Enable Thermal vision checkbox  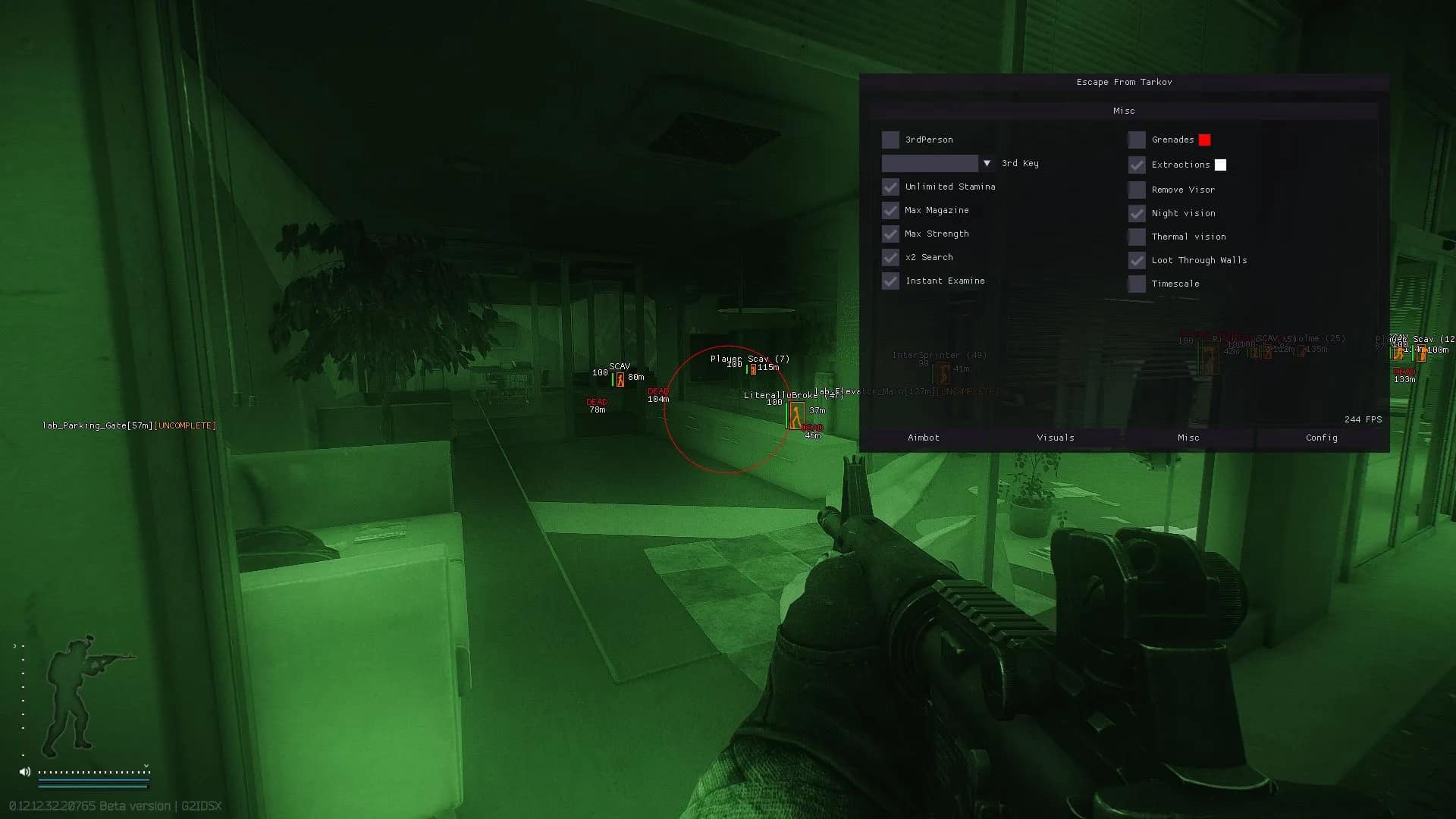pos(1137,237)
